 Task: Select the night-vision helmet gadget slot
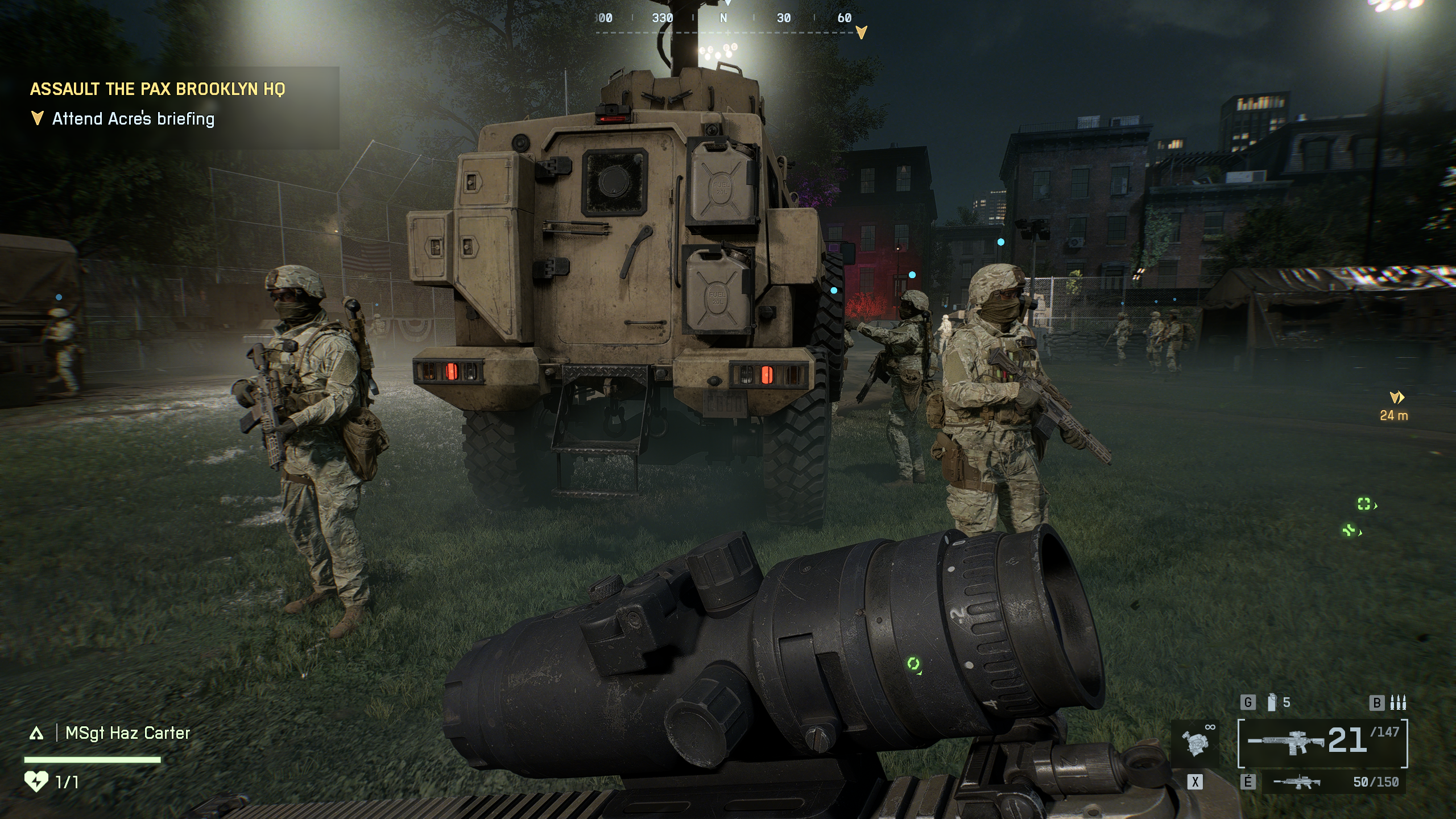pos(1195,742)
